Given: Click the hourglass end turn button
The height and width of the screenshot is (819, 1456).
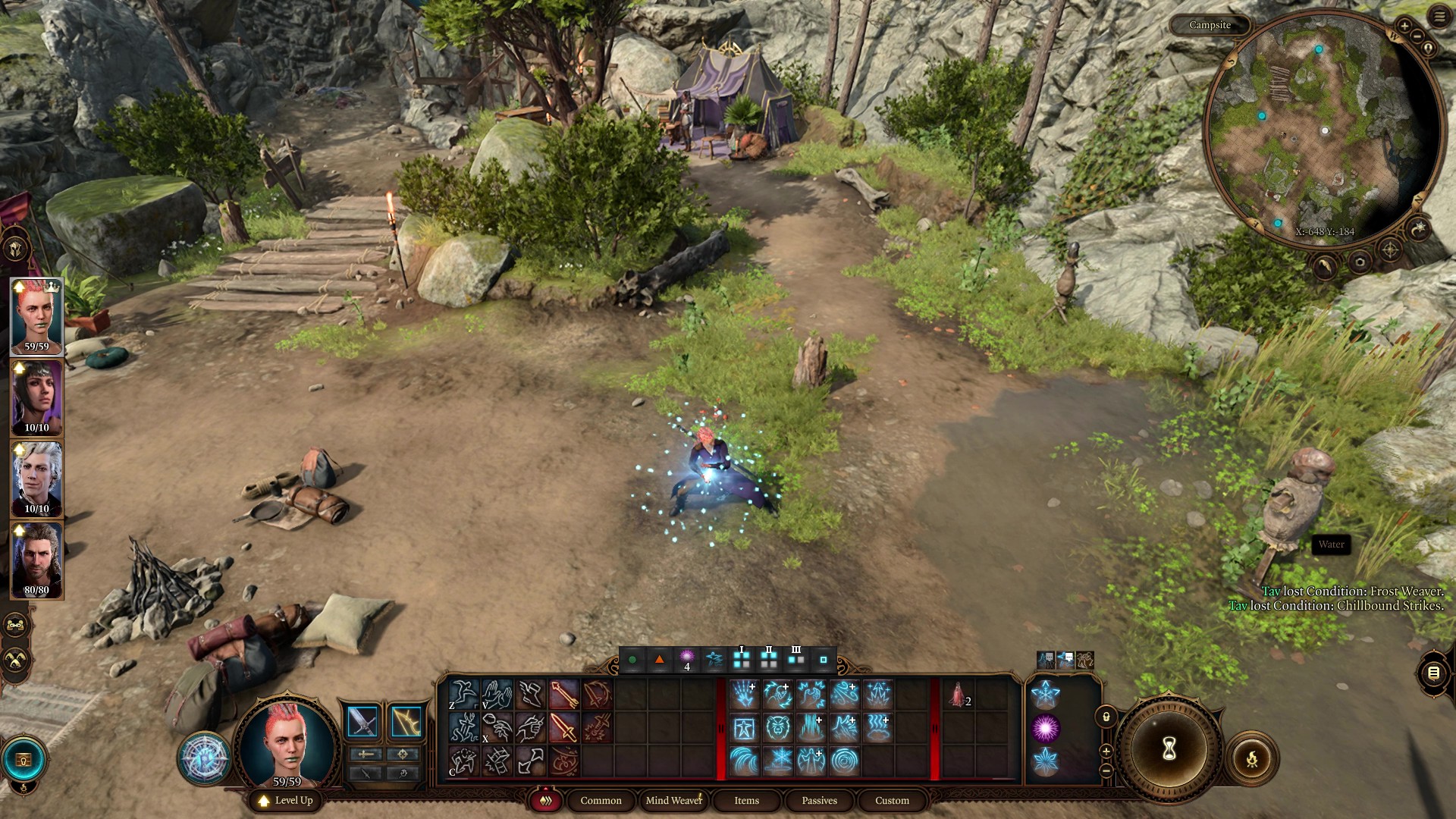Looking at the screenshot, I should (1169, 749).
